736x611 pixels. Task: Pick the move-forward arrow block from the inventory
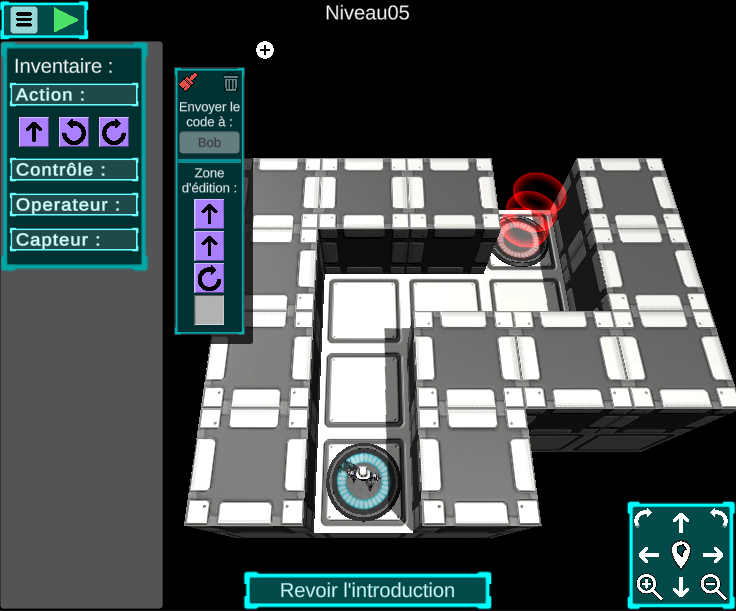34,131
